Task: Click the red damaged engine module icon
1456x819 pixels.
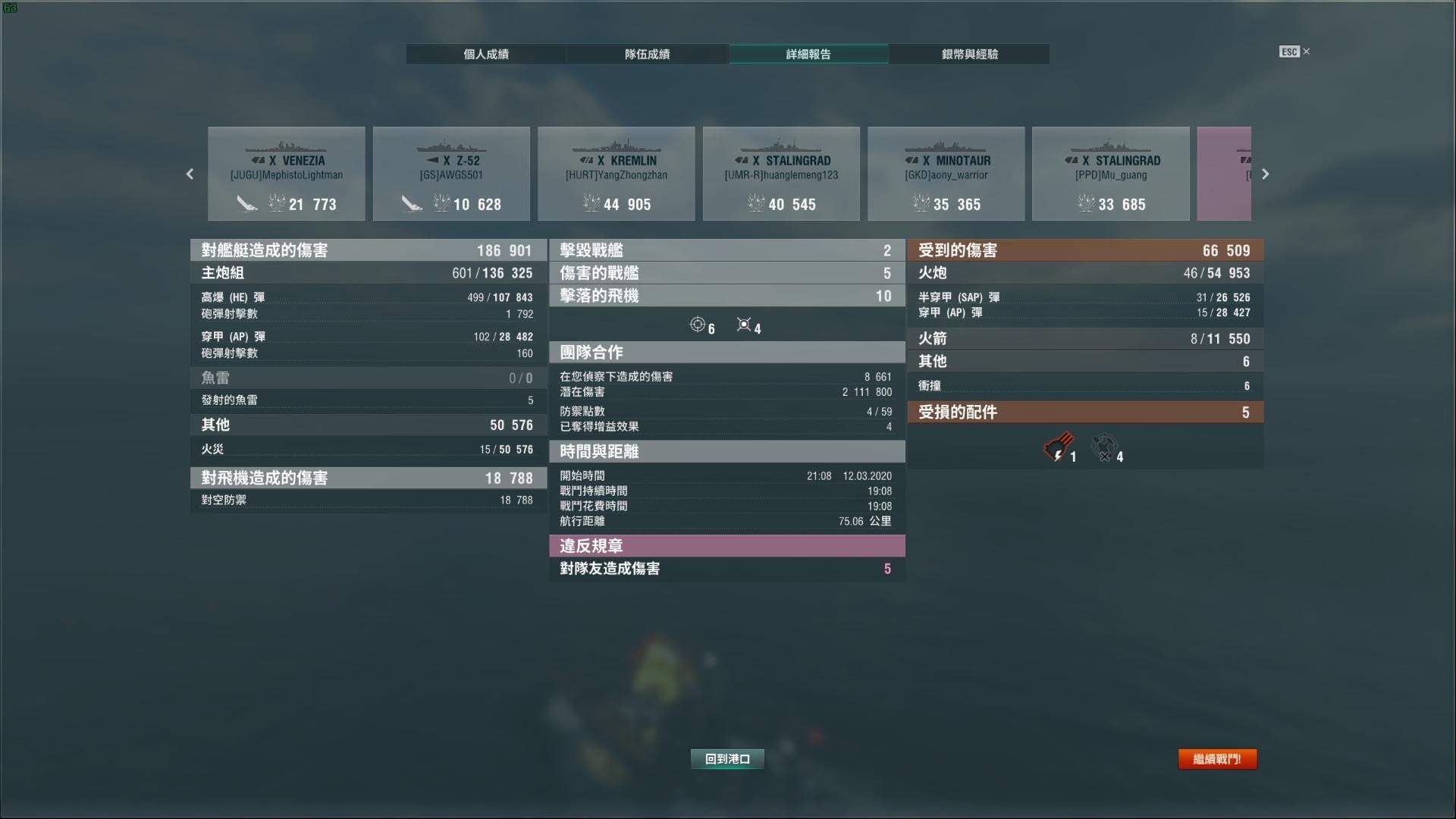Action: pos(1059,447)
